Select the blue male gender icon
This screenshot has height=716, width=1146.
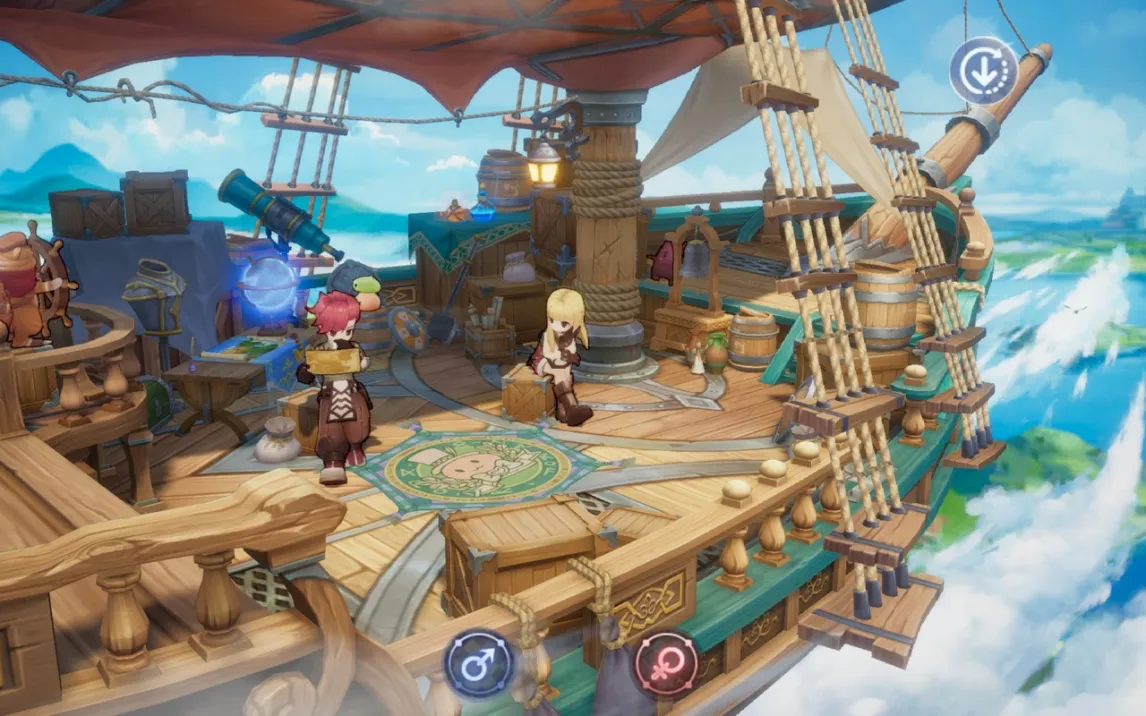pos(479,664)
